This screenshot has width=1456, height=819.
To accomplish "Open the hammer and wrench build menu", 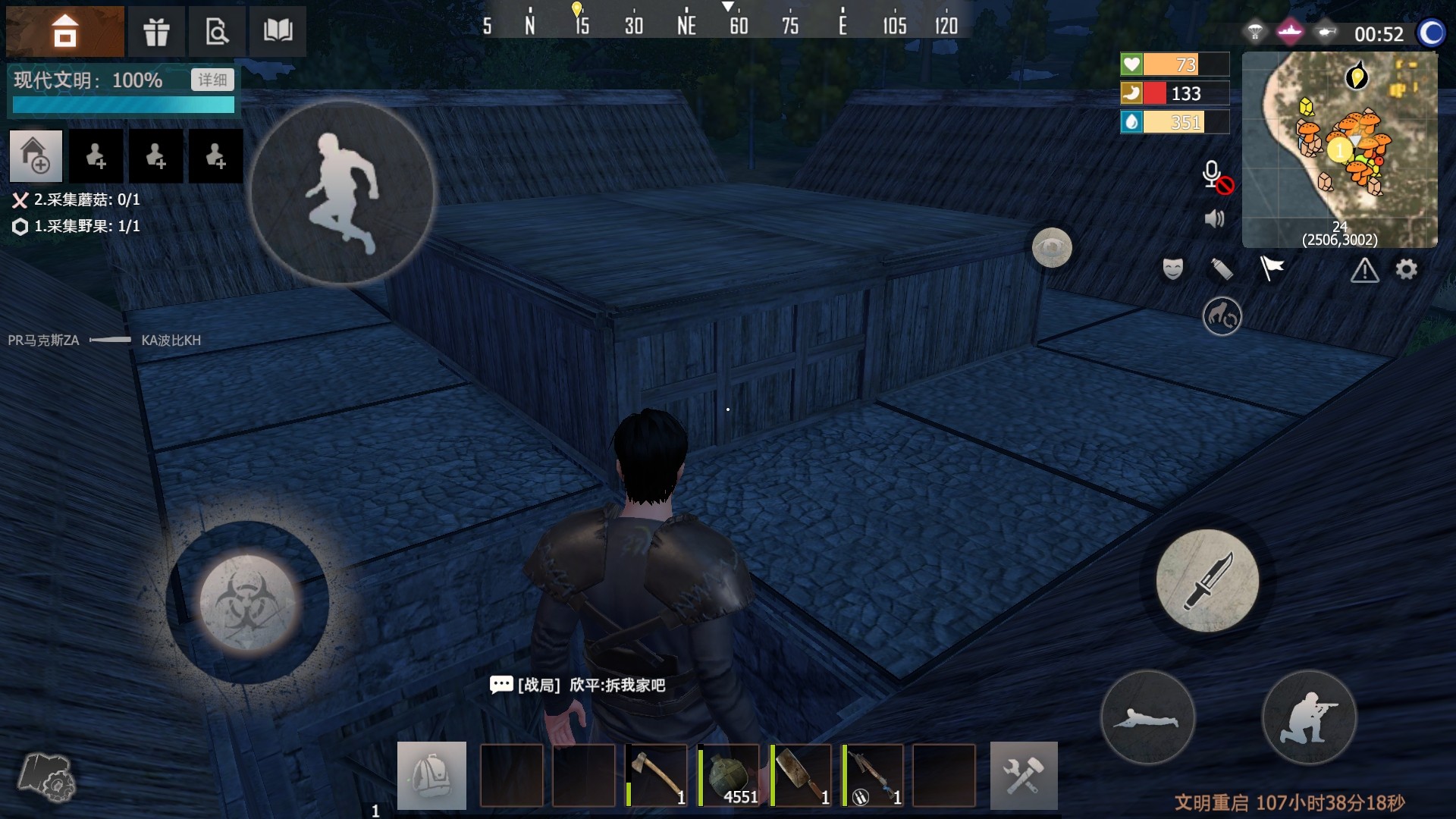I will pos(1023,775).
